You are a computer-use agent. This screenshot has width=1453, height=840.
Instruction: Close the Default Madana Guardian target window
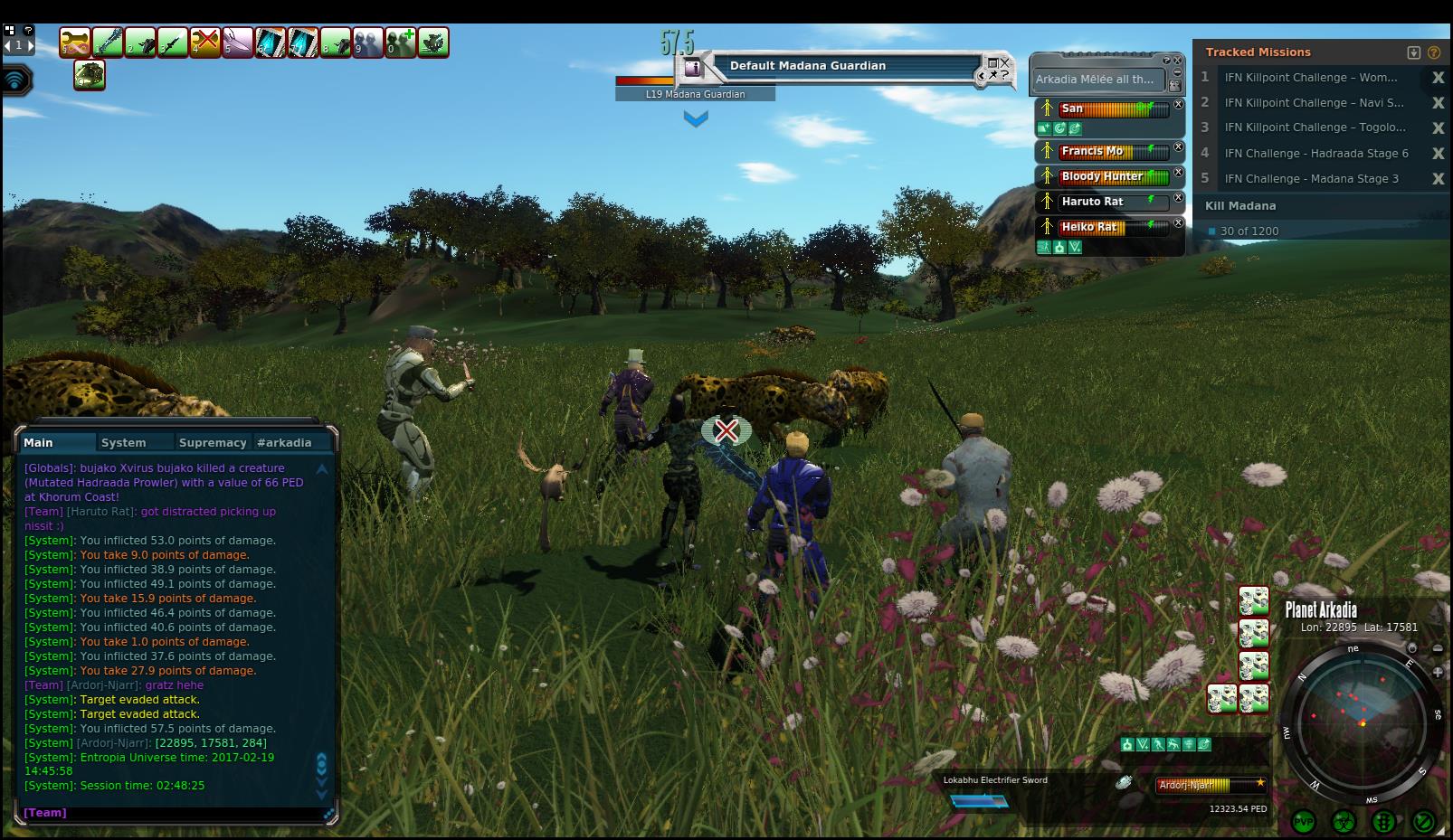coord(1005,62)
